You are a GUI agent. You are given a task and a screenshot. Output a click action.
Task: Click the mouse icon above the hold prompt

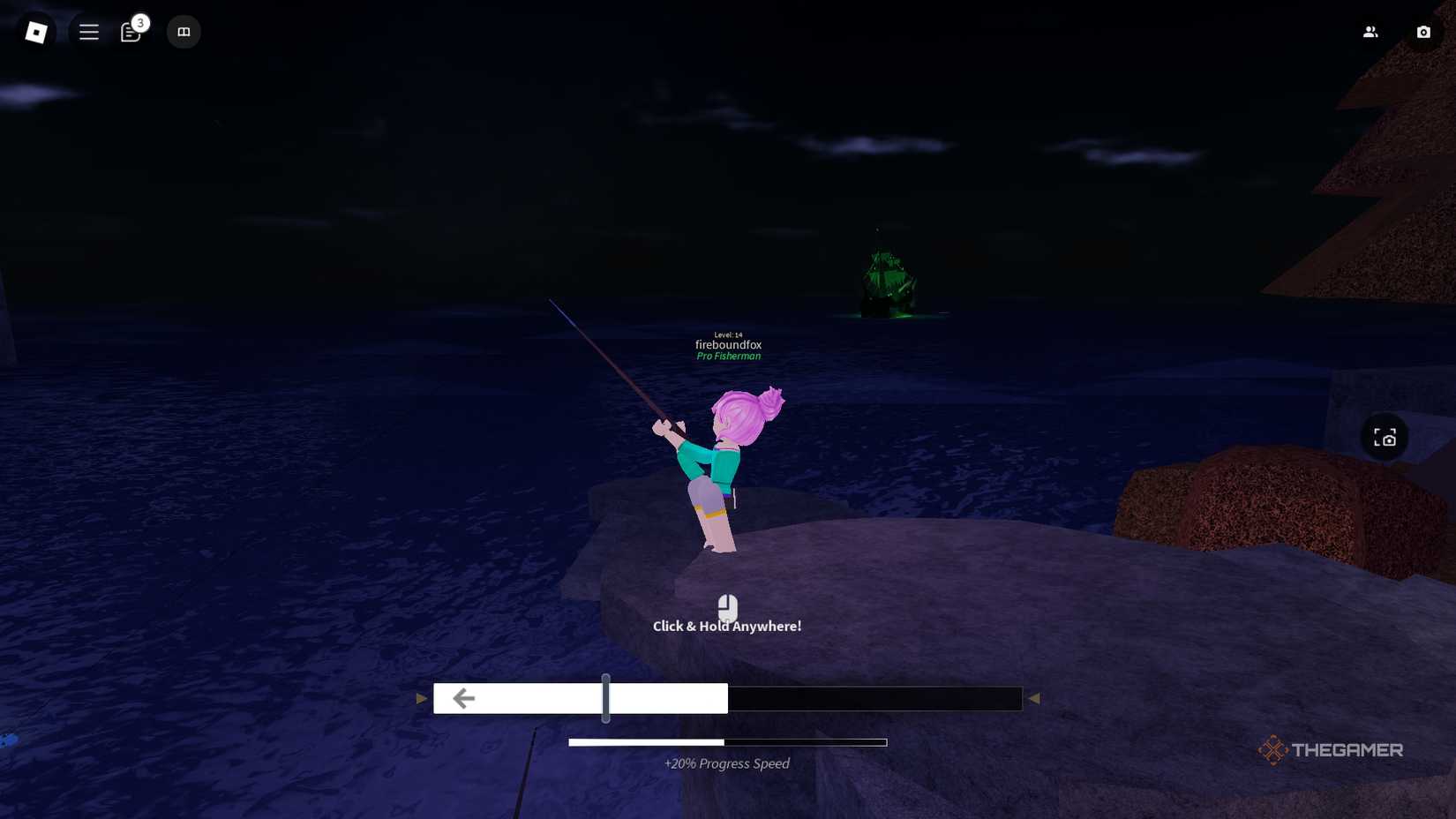tap(727, 607)
